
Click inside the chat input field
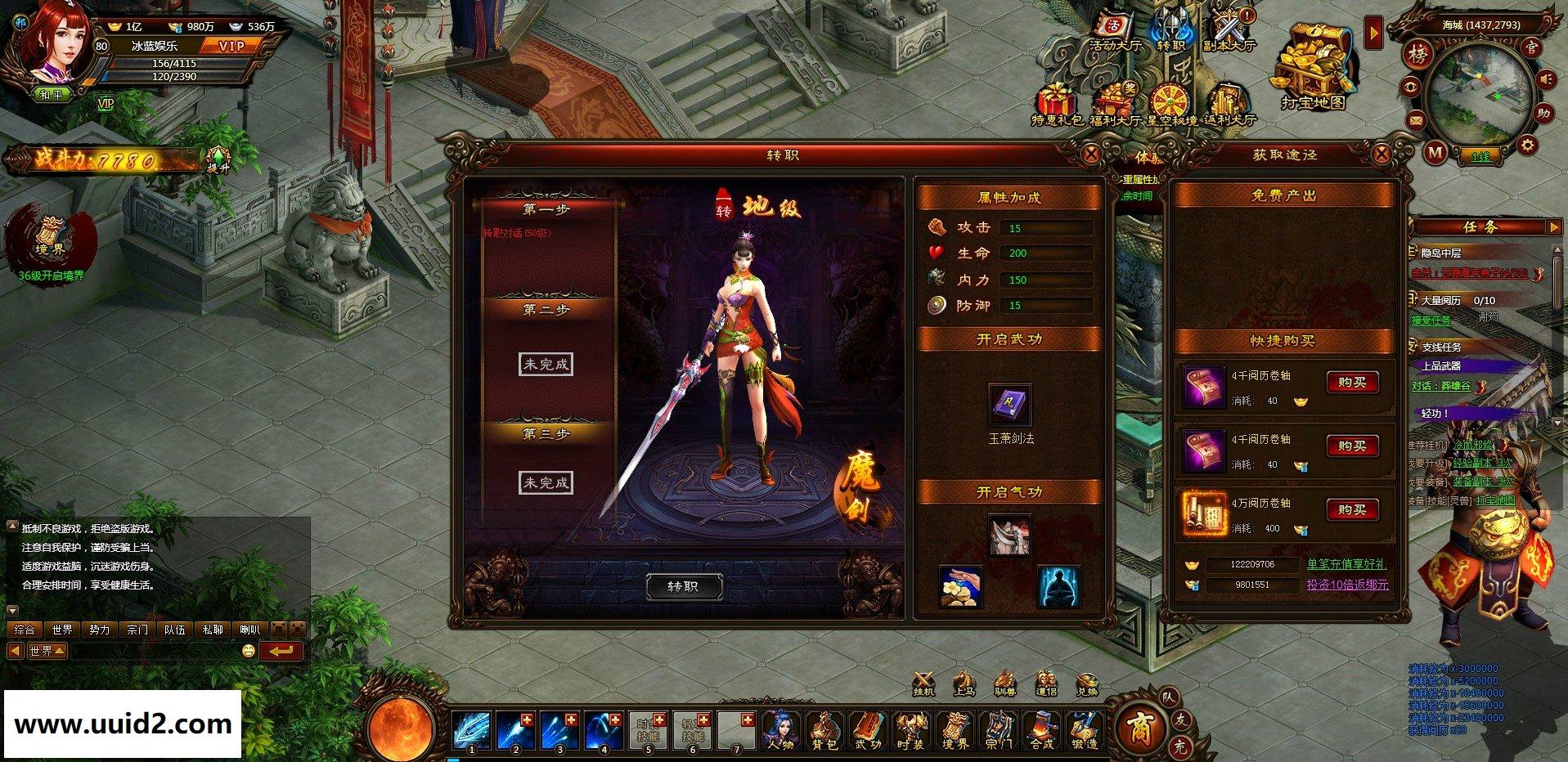(x=155, y=652)
